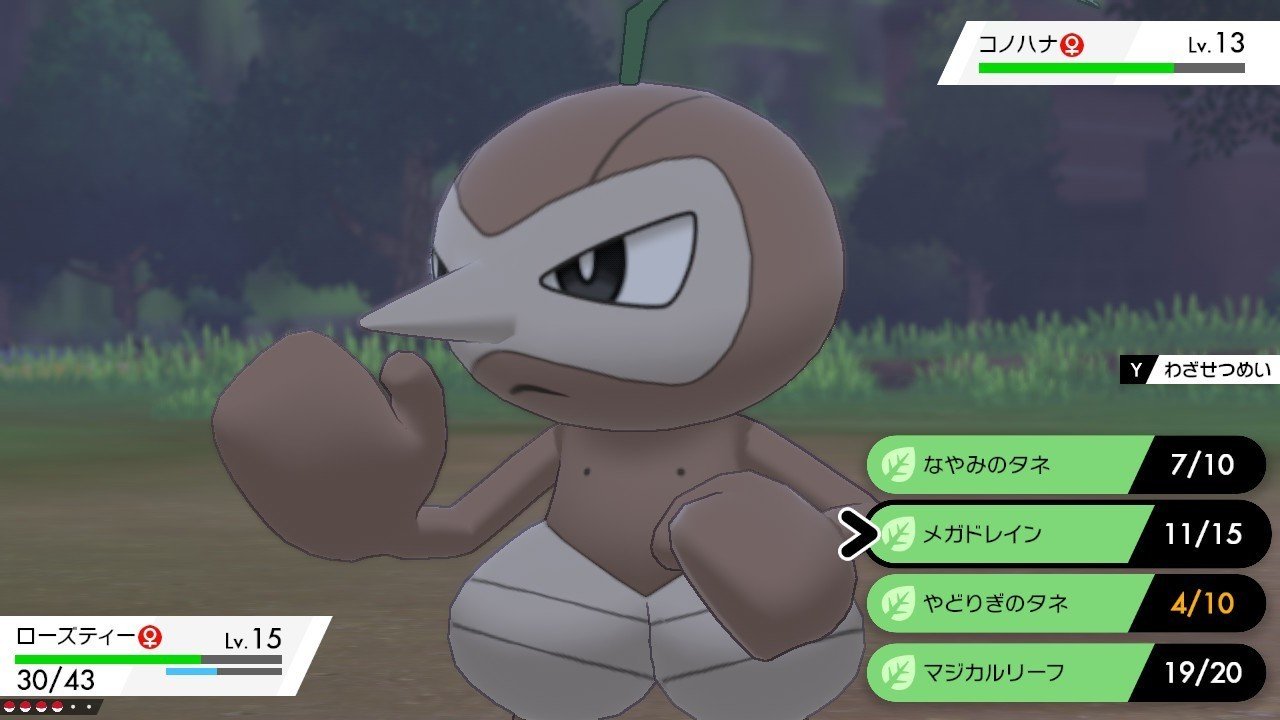Click the selection arrow beside メガドレイン
The image size is (1280, 720).
coord(860,535)
